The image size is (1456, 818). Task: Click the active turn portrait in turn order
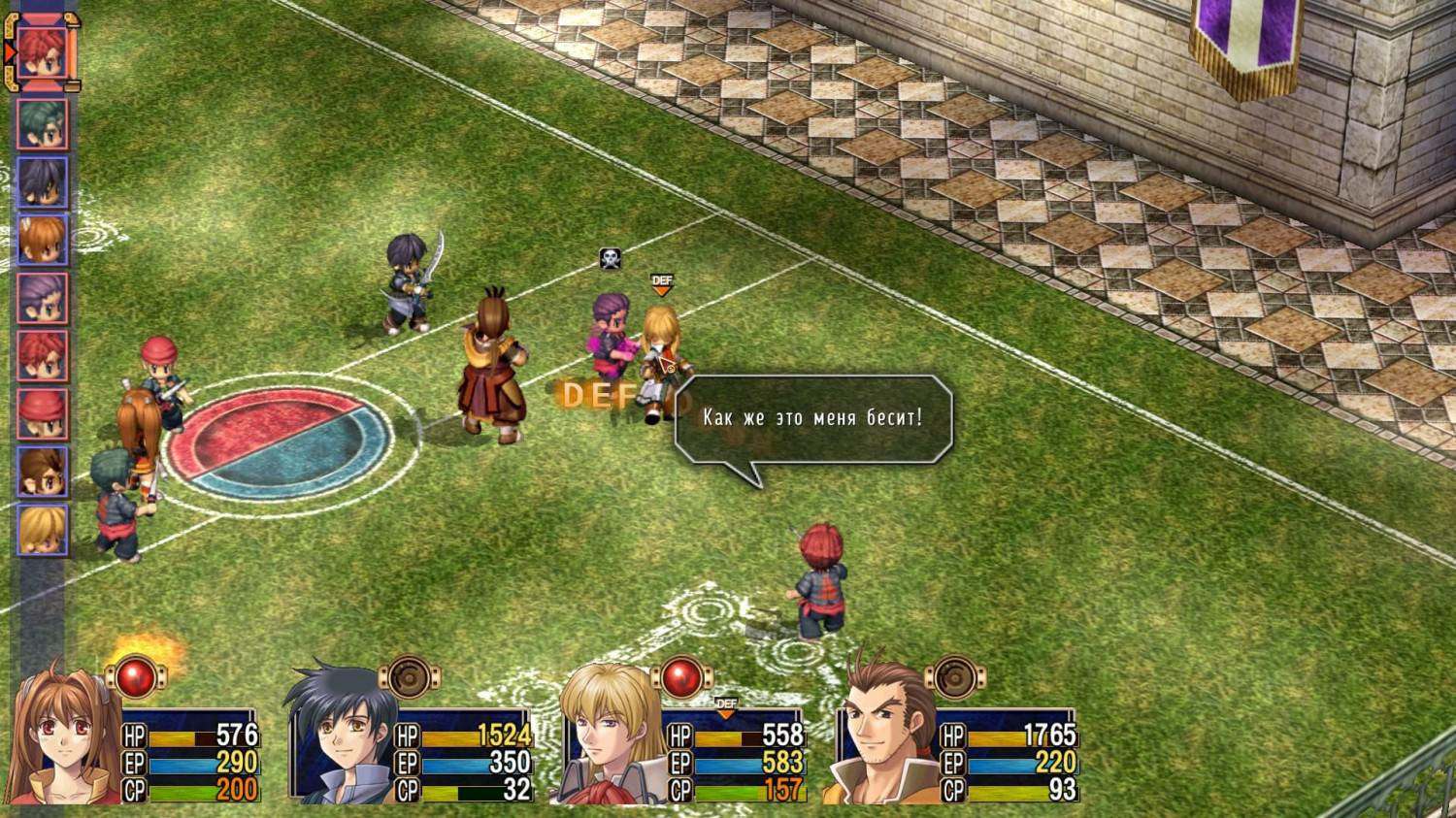43,52
